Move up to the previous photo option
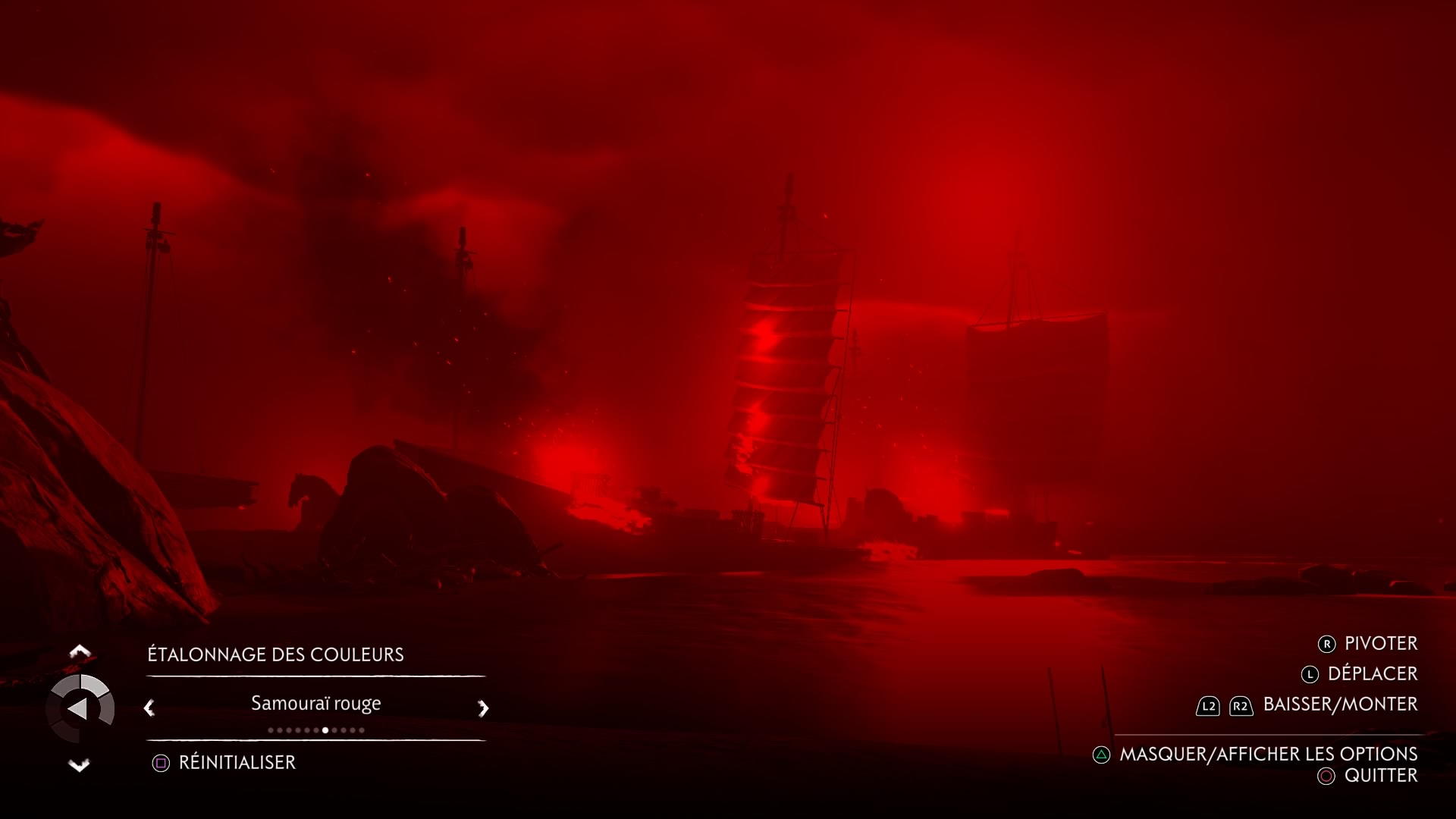This screenshot has width=1456, height=819. point(80,651)
